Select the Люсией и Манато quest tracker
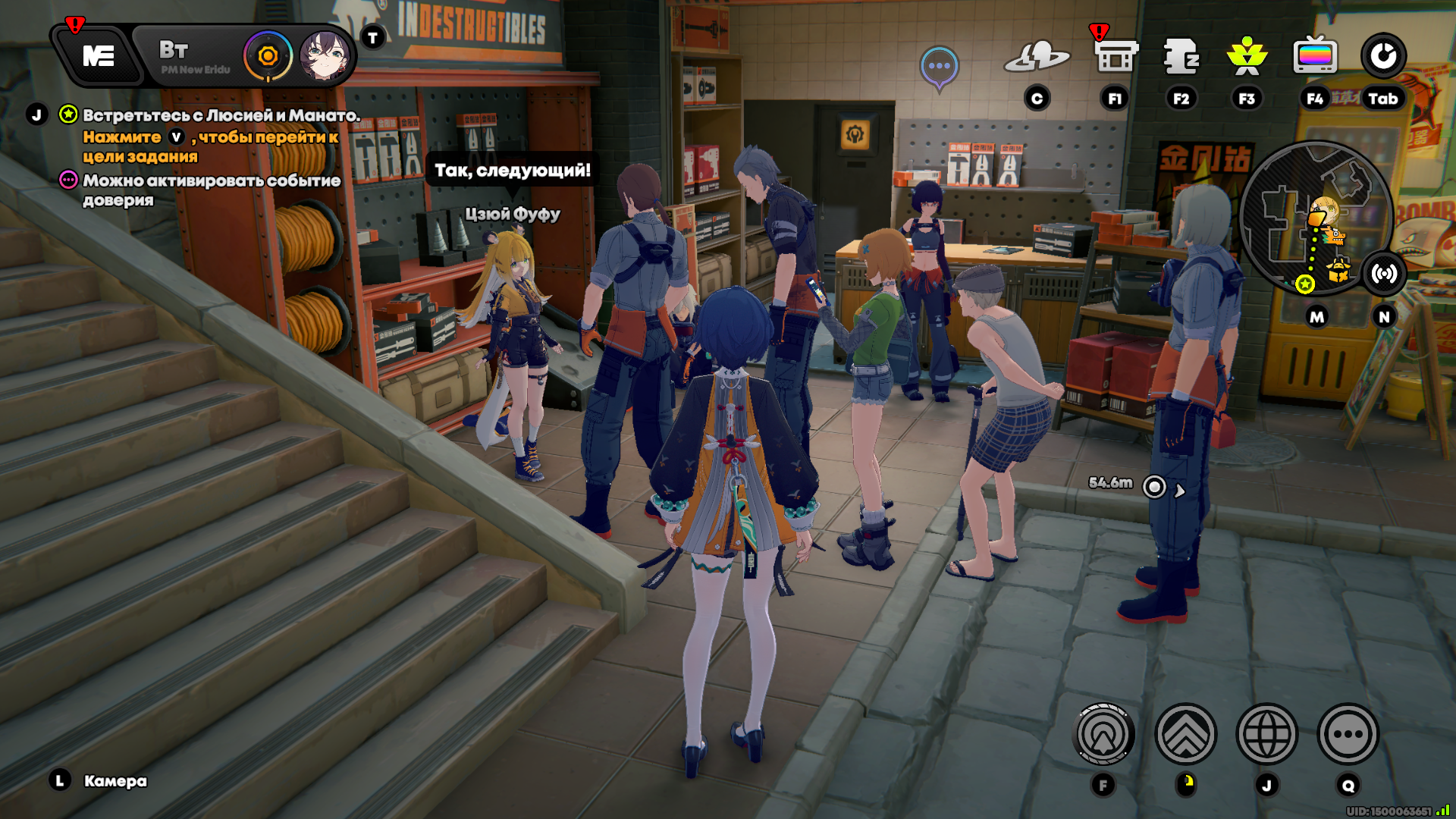This screenshot has height=819, width=1456. tap(220, 115)
